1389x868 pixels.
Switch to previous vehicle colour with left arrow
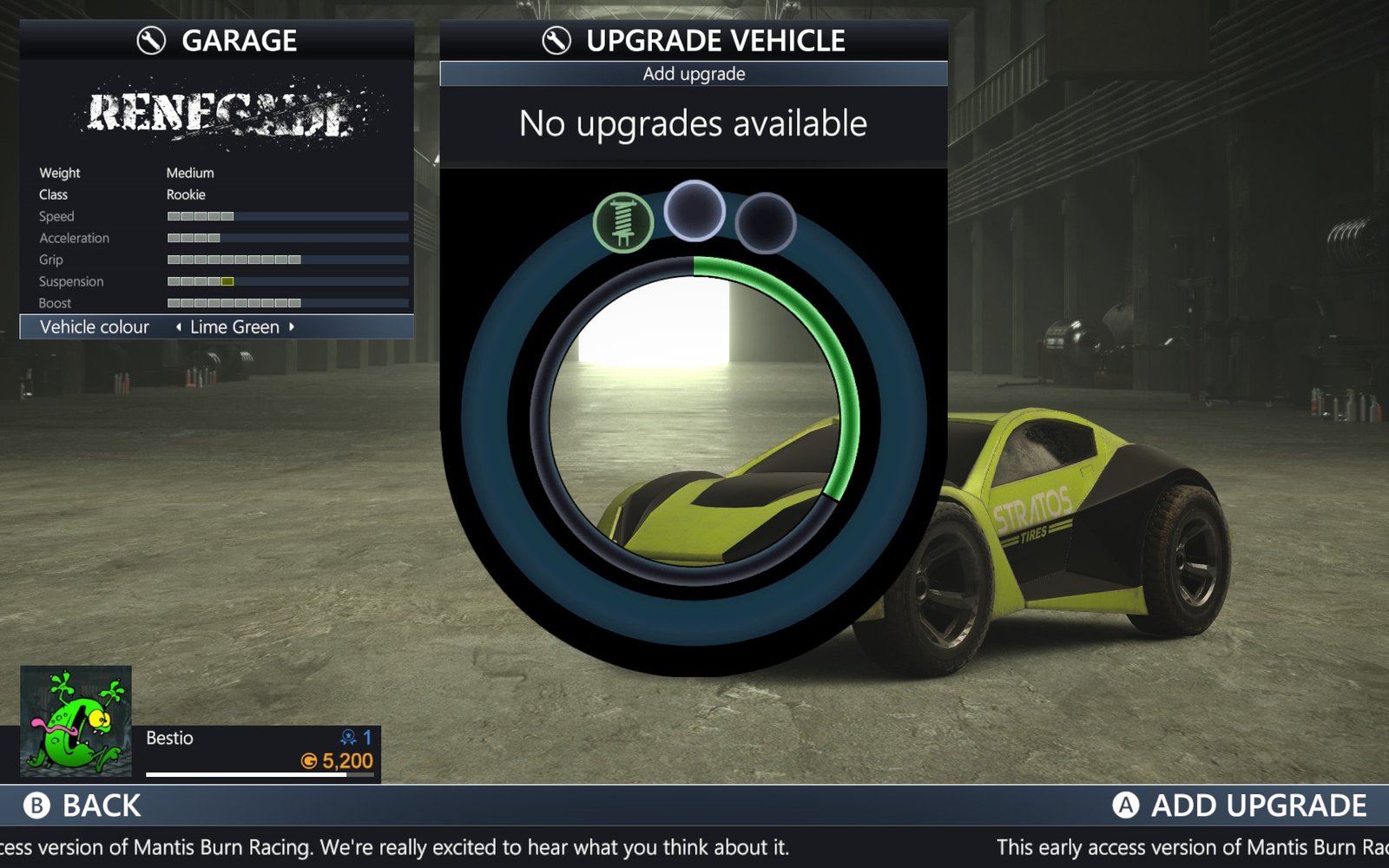coord(179,327)
